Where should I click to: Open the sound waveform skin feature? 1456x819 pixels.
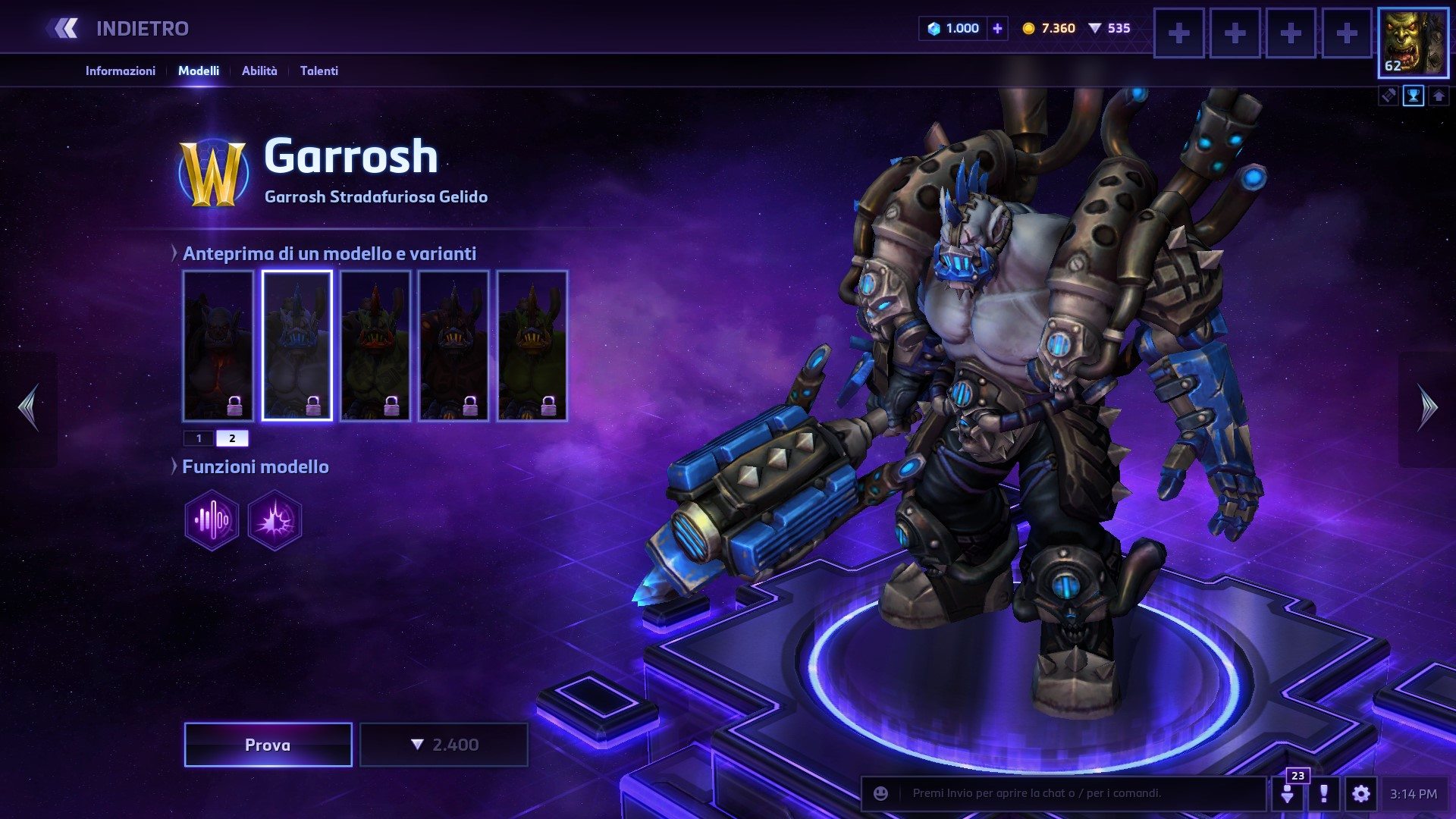coord(212,520)
